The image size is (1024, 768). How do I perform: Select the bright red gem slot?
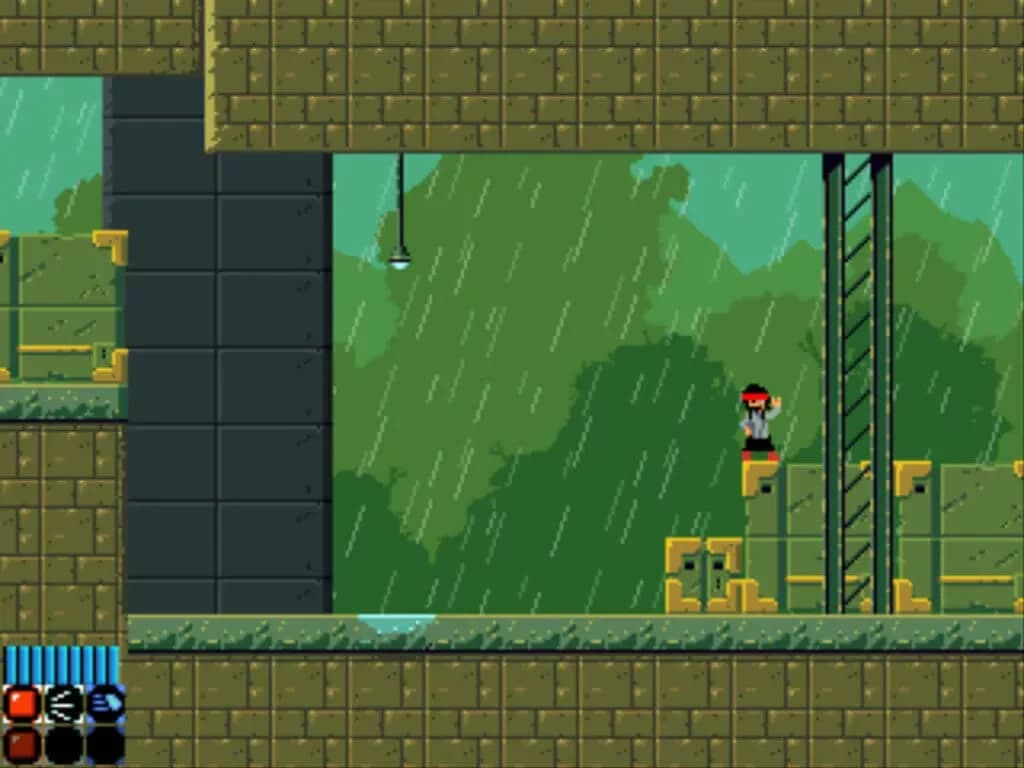[21, 704]
